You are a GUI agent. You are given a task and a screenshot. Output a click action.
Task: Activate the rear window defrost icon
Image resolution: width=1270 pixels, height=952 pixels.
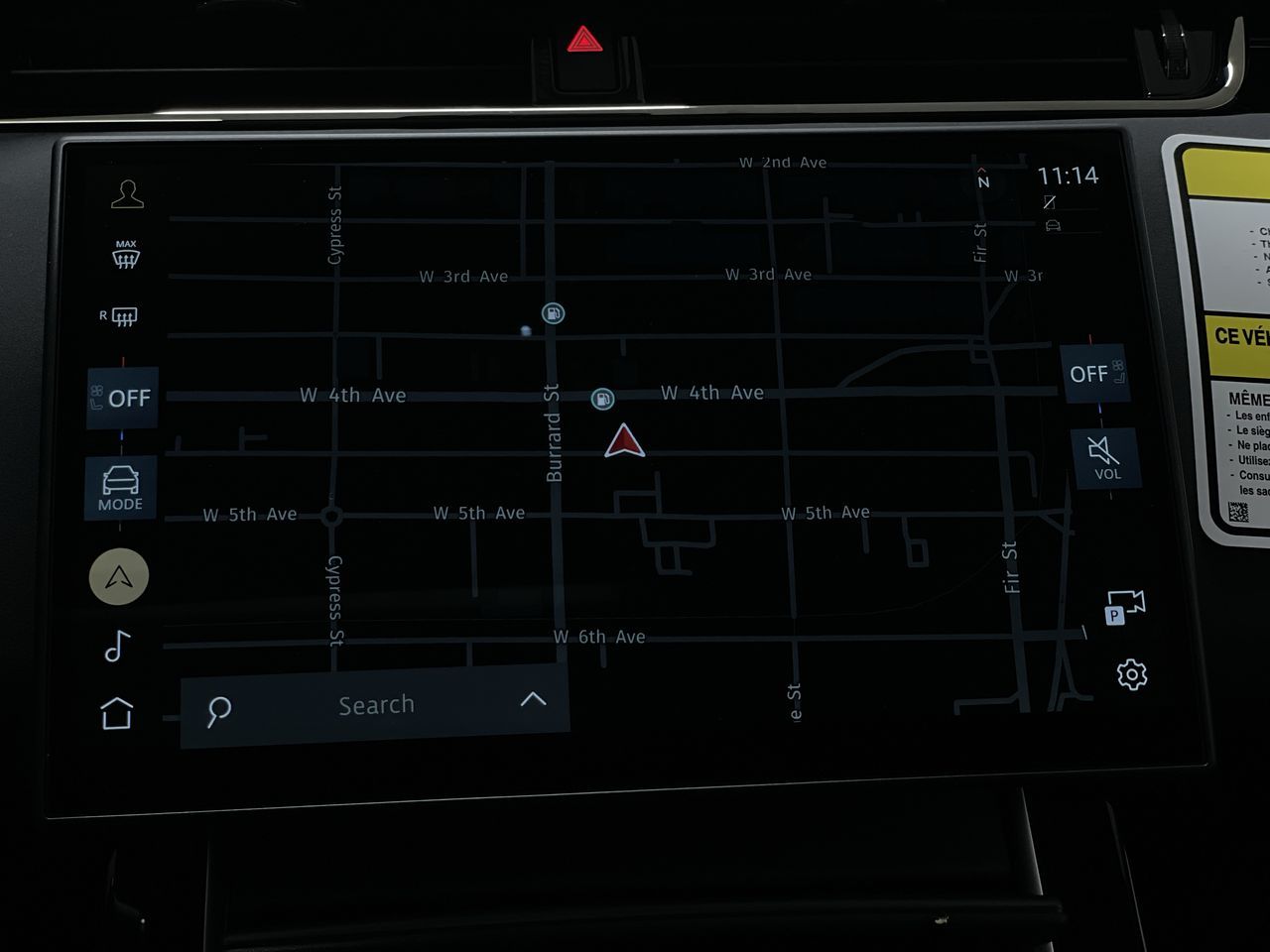tap(121, 315)
